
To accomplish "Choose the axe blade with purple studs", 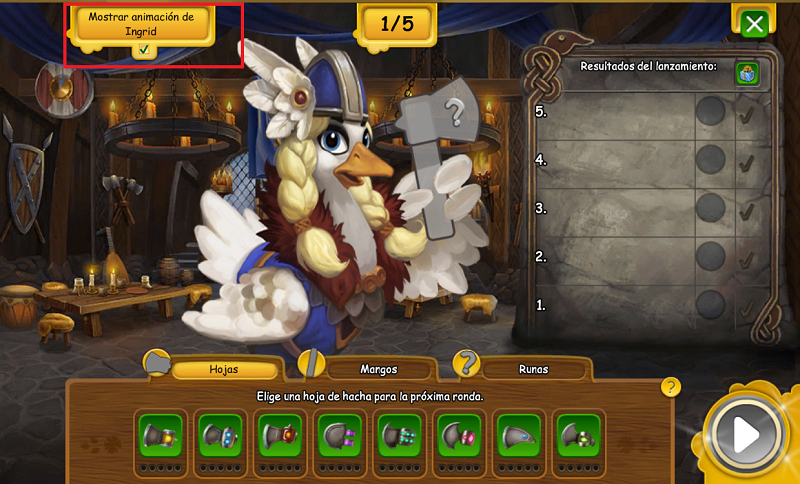I will (x=339, y=435).
